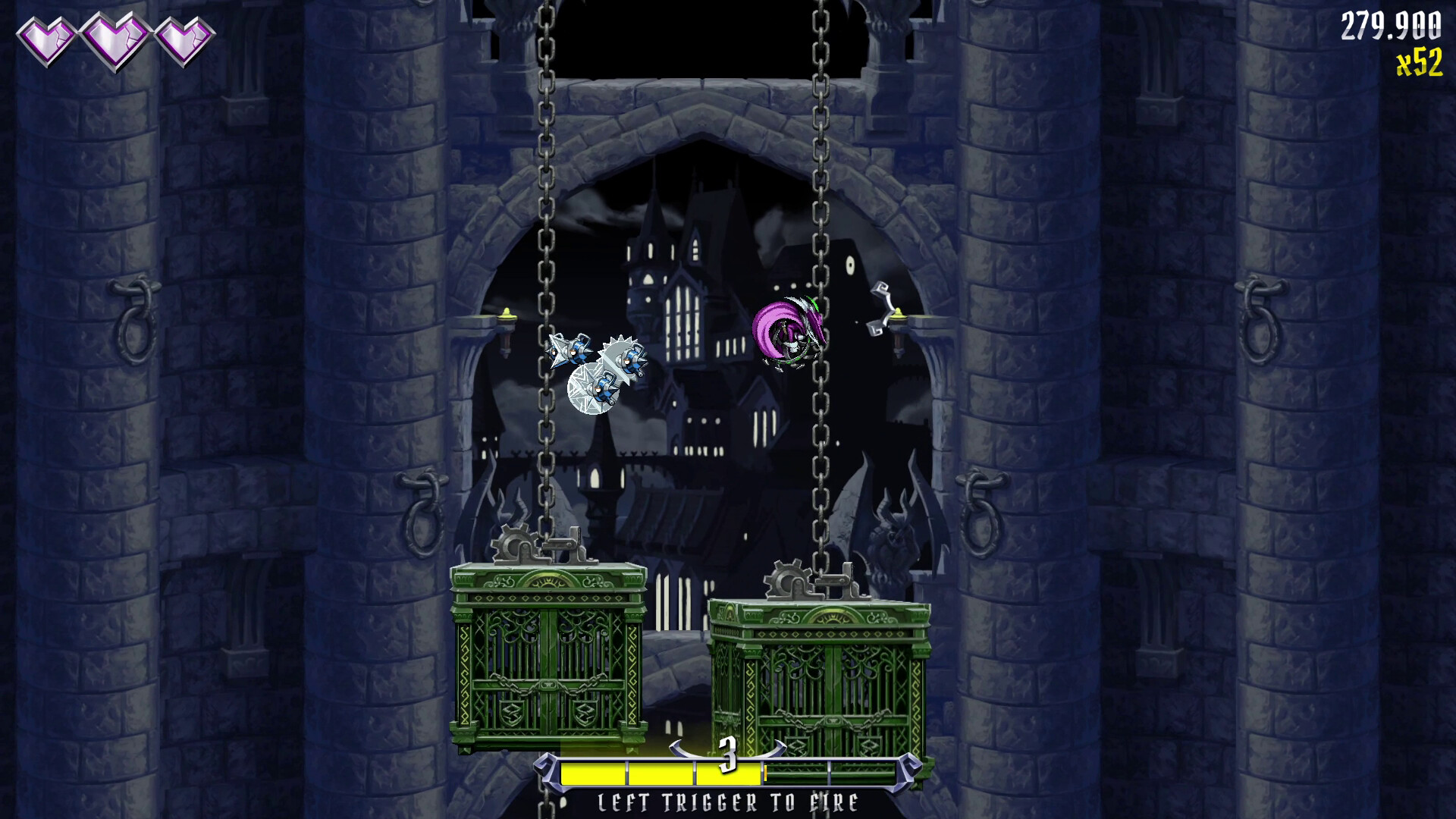Click the torch sconce on the right ledge
This screenshot has height=819, width=1456.
[x=899, y=315]
